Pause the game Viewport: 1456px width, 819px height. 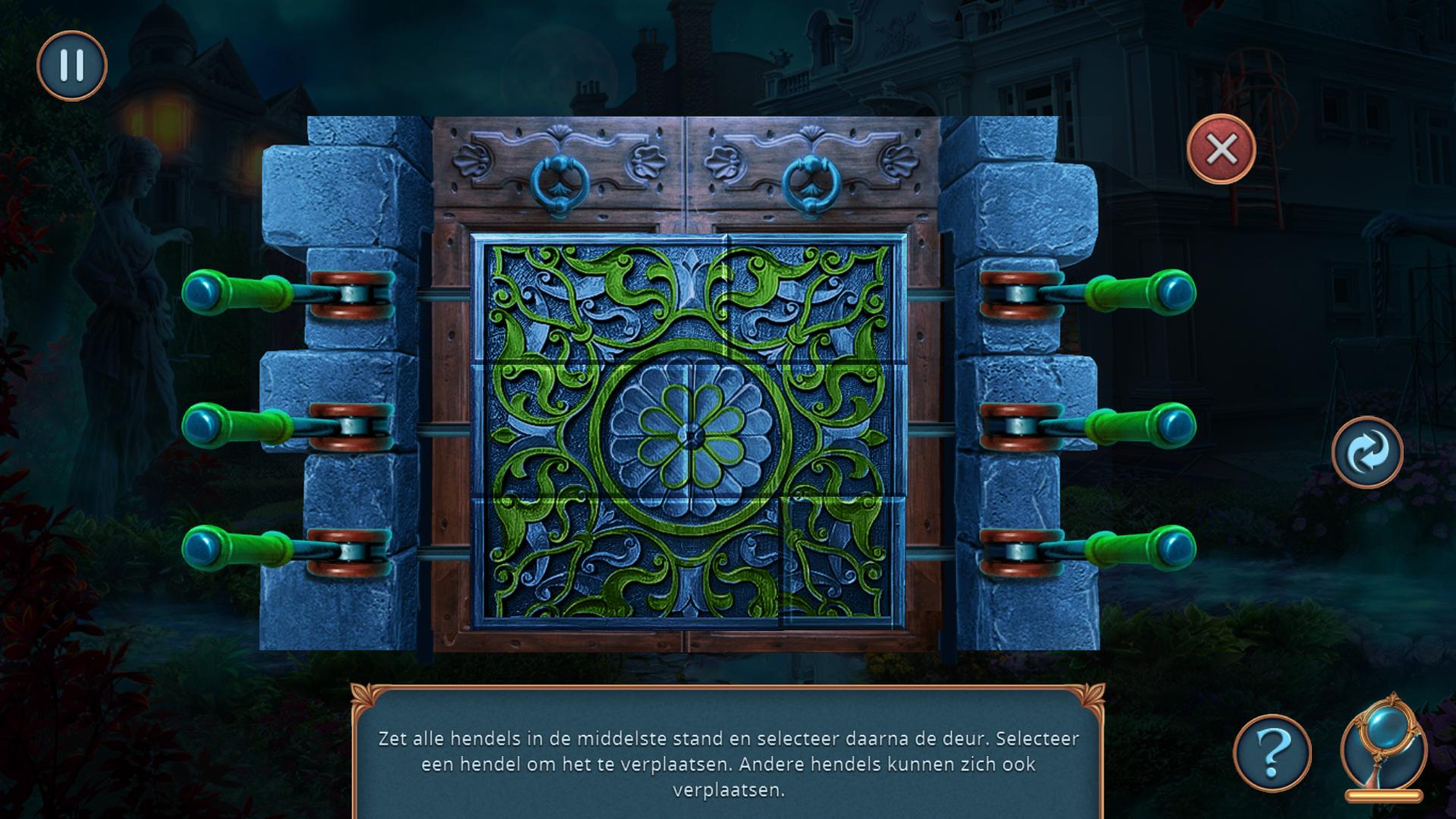[72, 66]
